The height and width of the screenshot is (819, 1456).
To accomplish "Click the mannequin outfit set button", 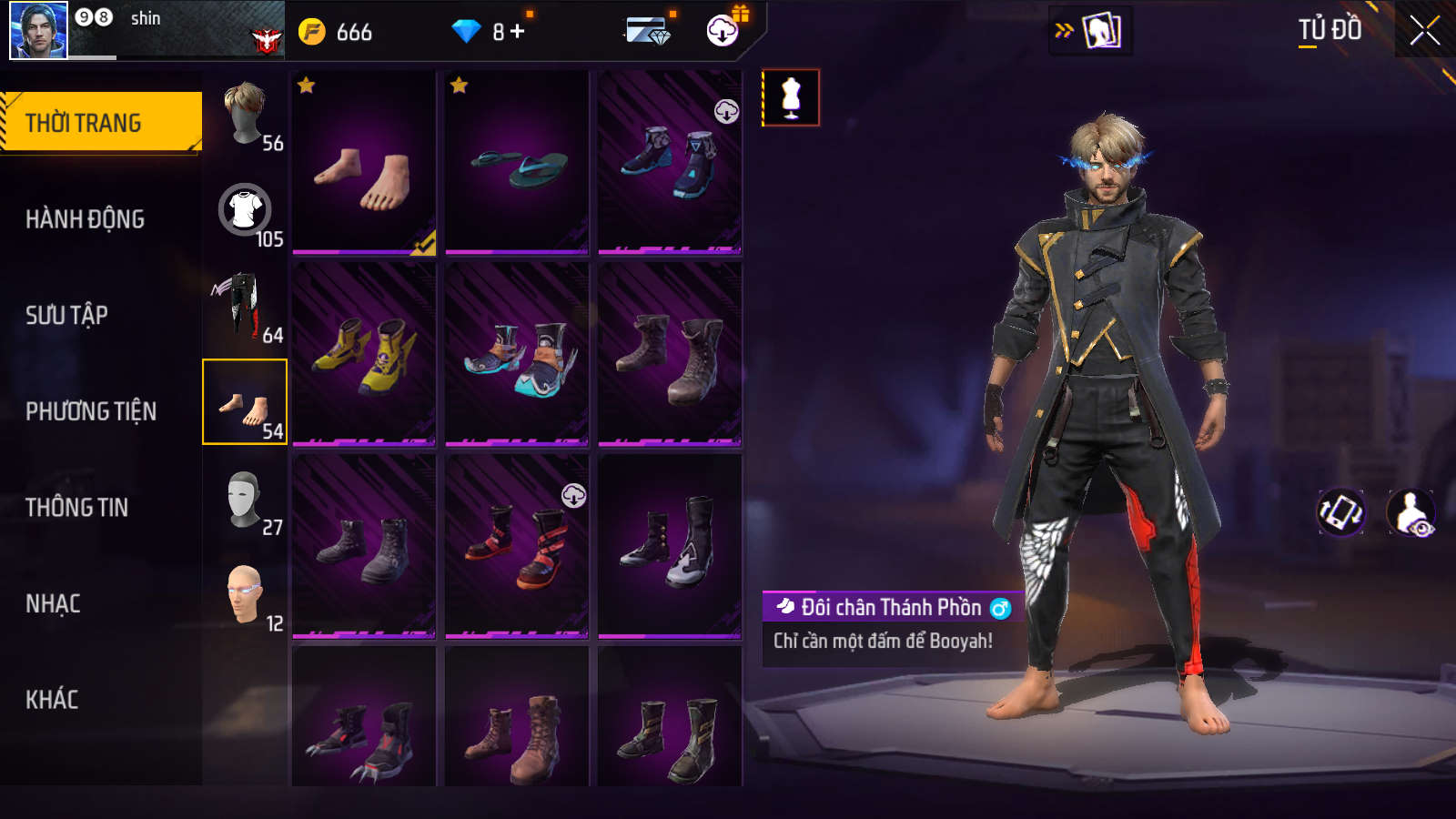I will click(791, 97).
